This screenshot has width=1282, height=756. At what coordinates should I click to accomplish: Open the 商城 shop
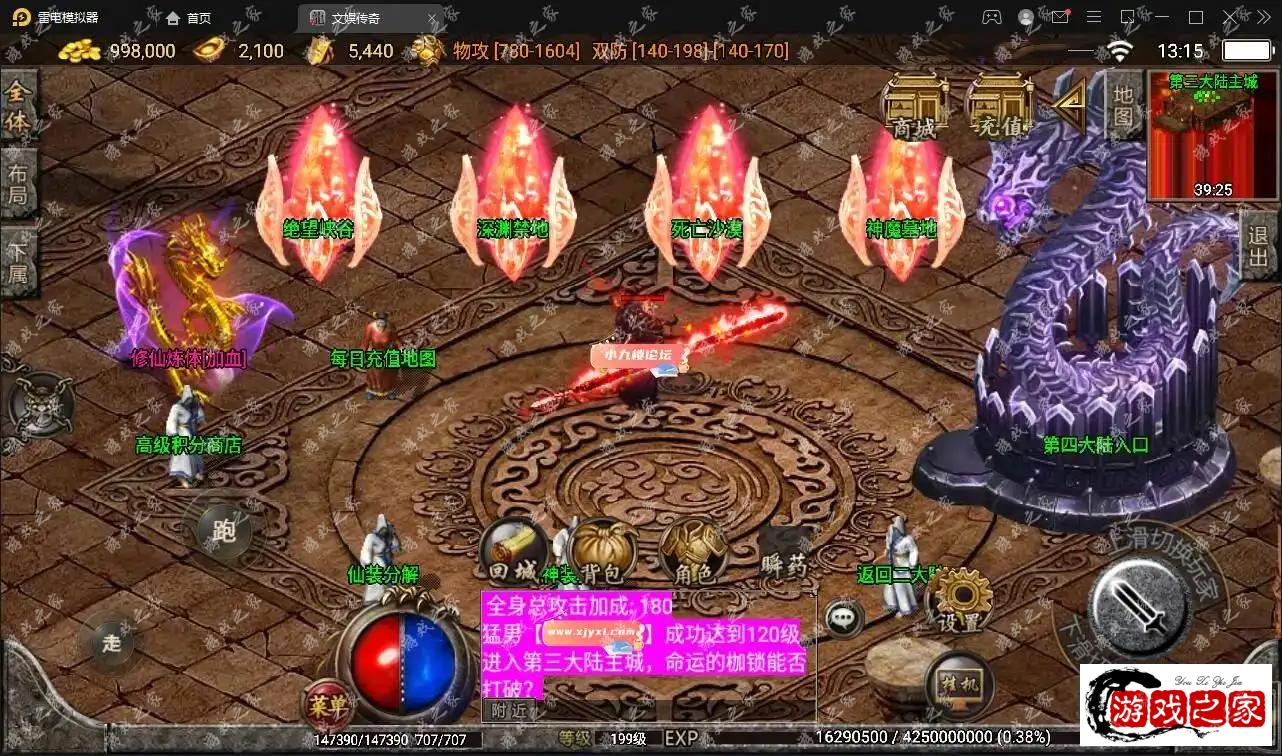point(915,103)
